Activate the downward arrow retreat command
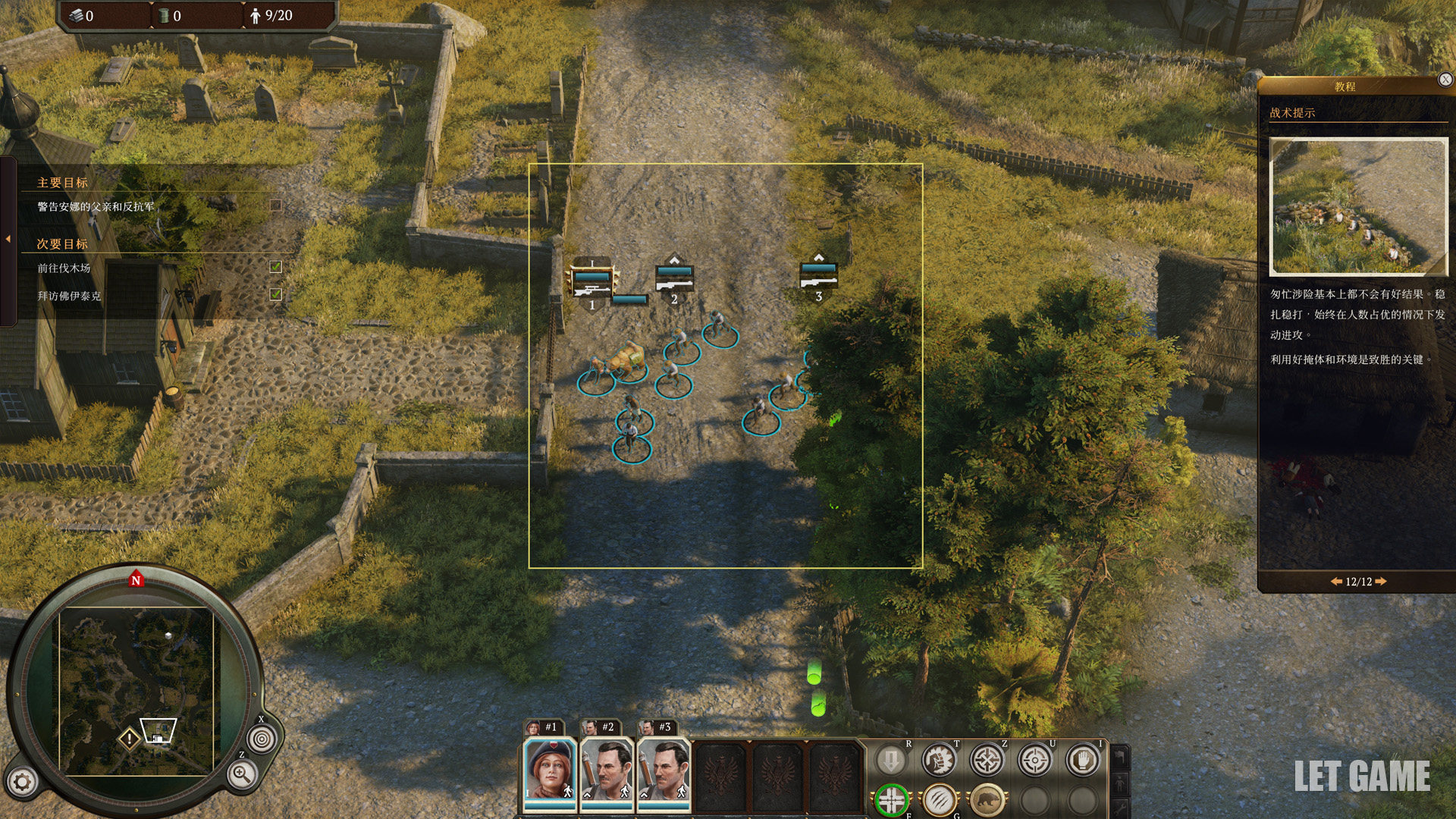The image size is (1456, 819). (x=891, y=760)
